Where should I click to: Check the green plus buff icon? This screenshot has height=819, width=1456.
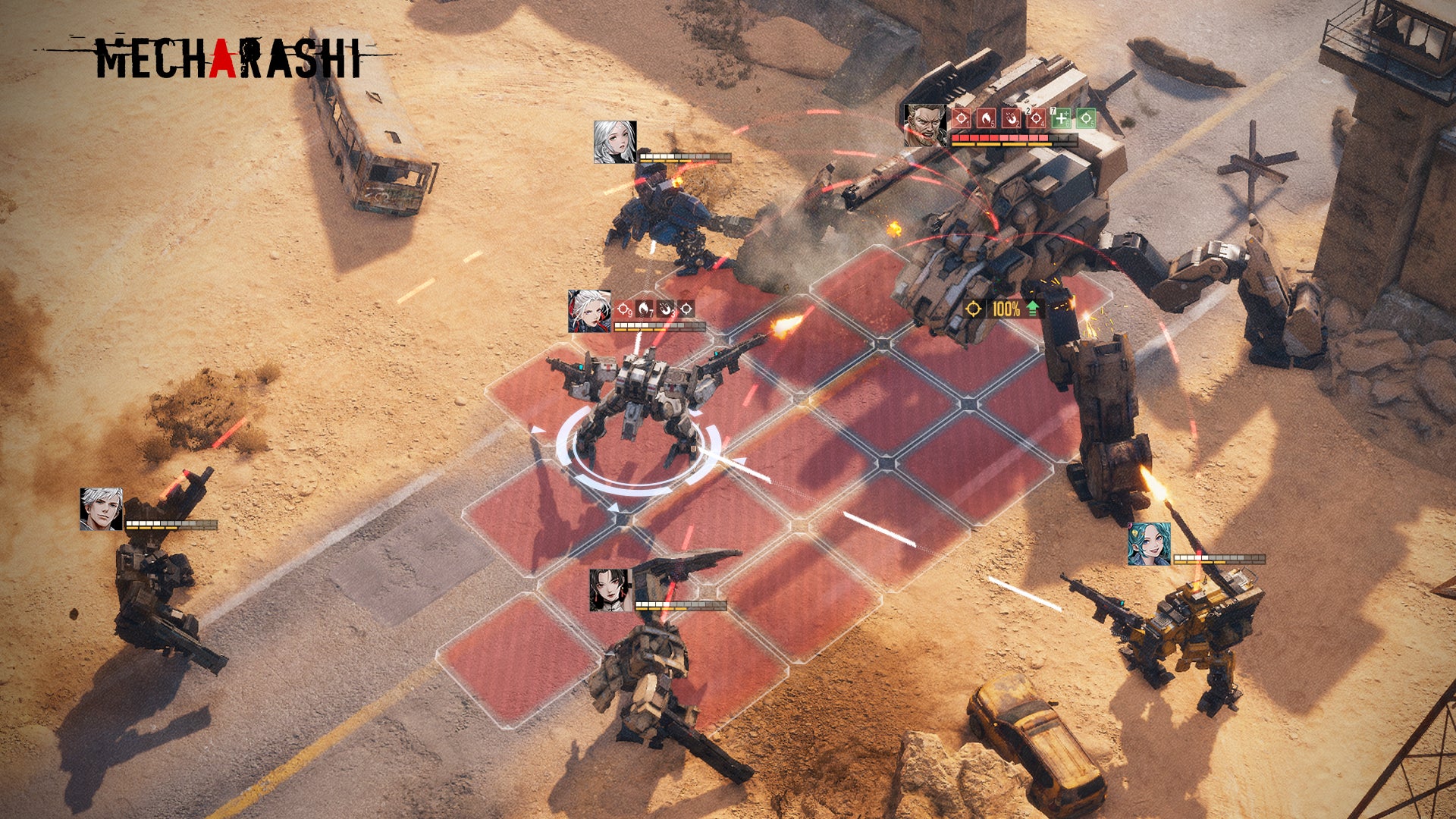click(1061, 118)
